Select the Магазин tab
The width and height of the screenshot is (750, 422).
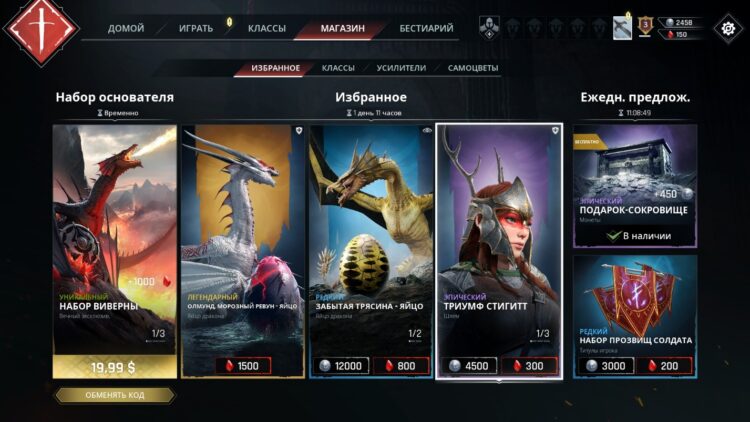342,28
